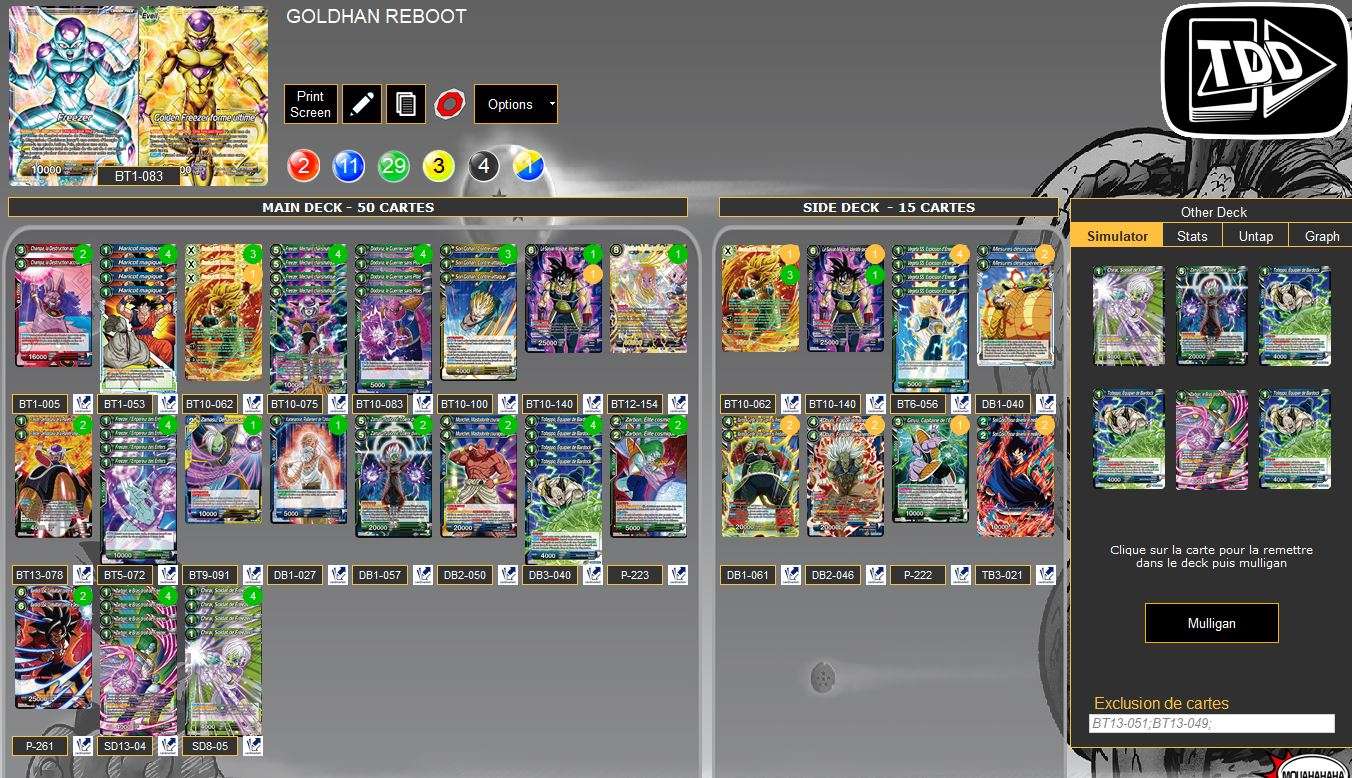Click the copy deck list icon
This screenshot has width=1352, height=778.
click(405, 103)
